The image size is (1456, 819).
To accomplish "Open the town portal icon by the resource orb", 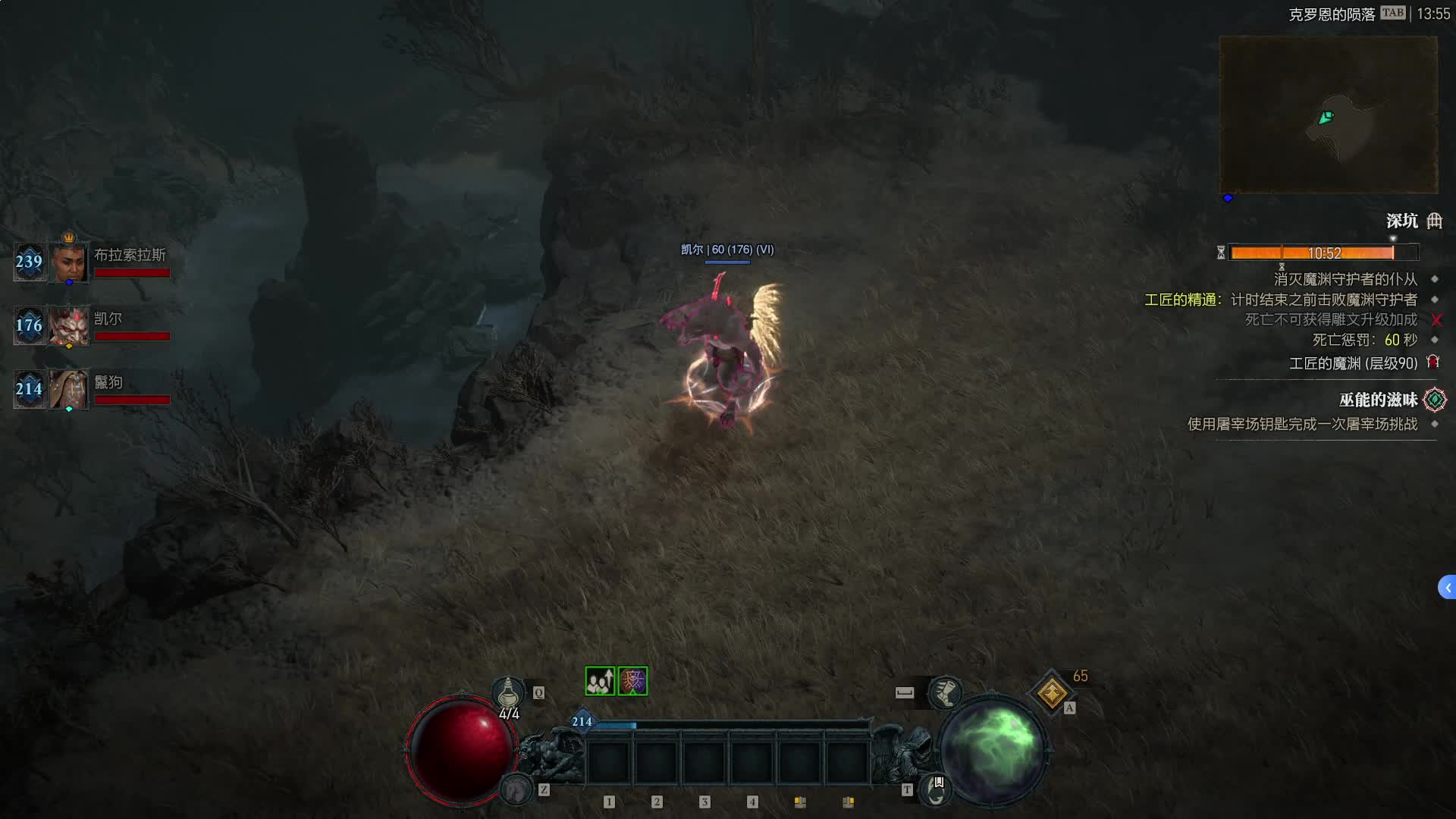I will pyautogui.click(x=936, y=789).
